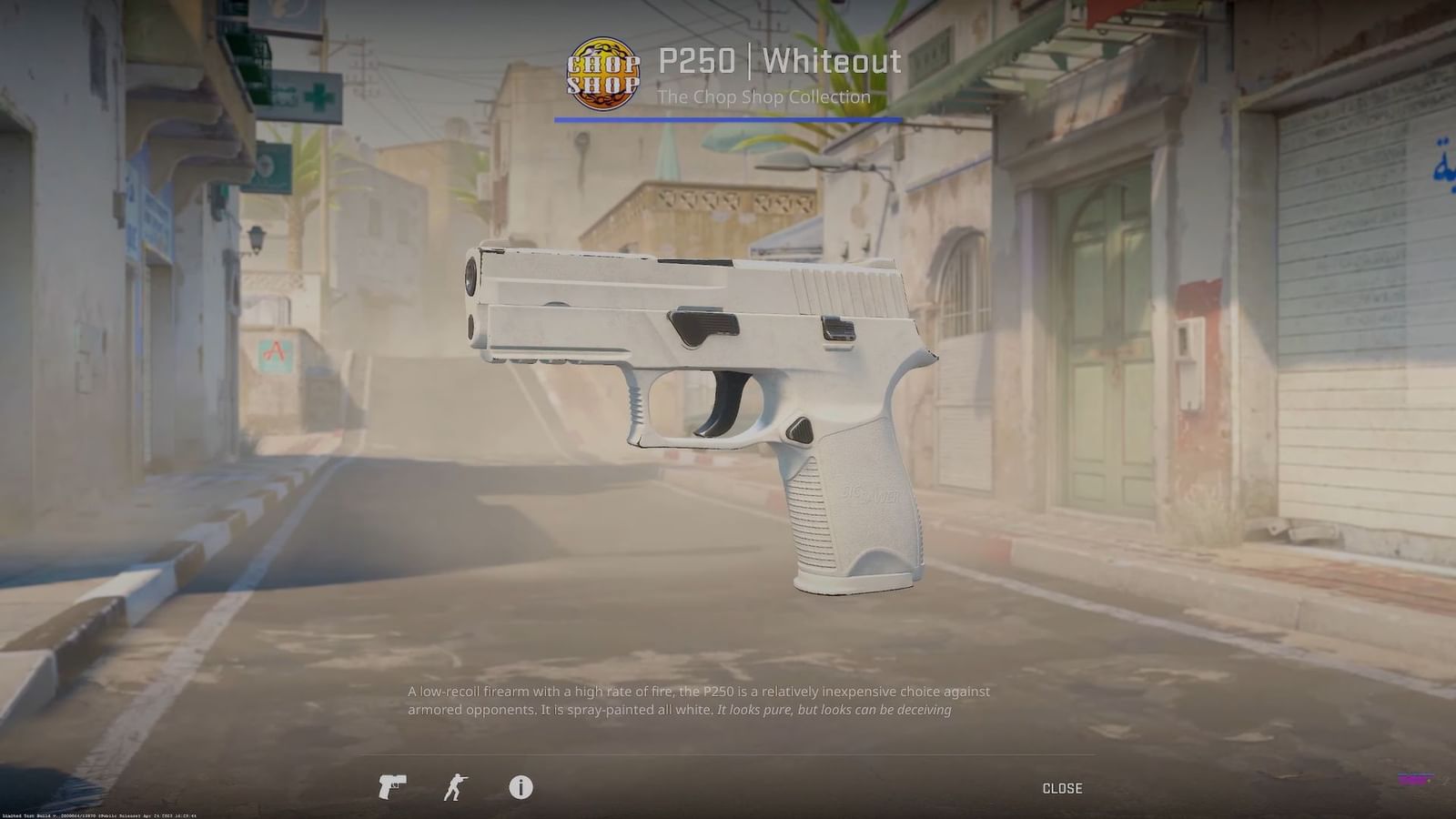The height and width of the screenshot is (819, 1456).
Task: Click the Chop Shop collection badge
Action: pos(603,75)
